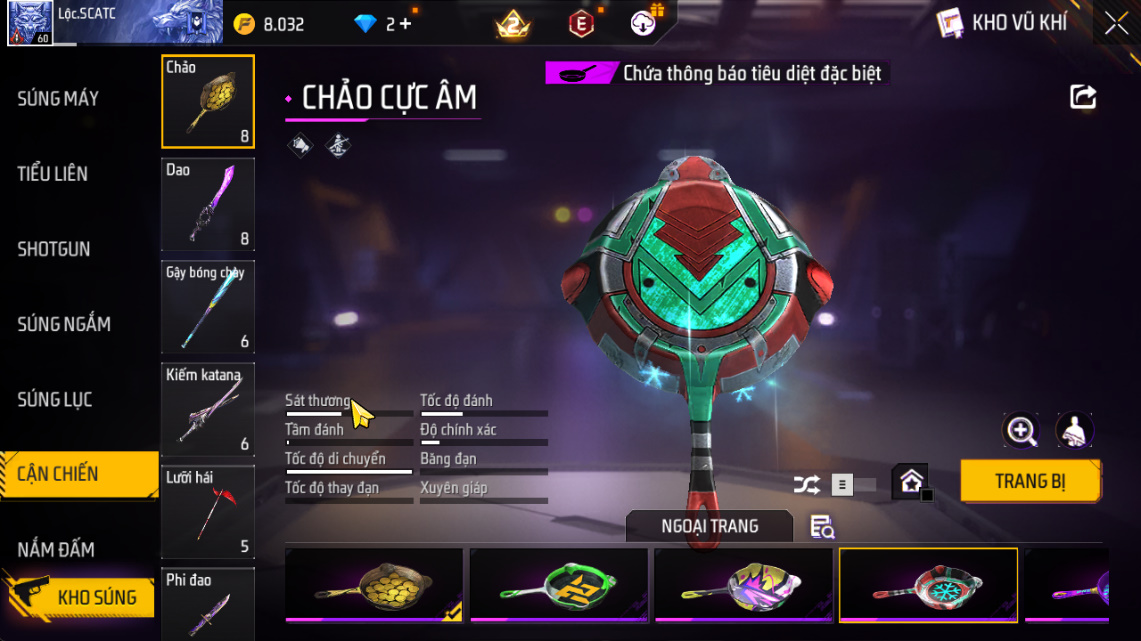Zoom in with magnifier icon
1141x641 pixels.
tap(1021, 431)
